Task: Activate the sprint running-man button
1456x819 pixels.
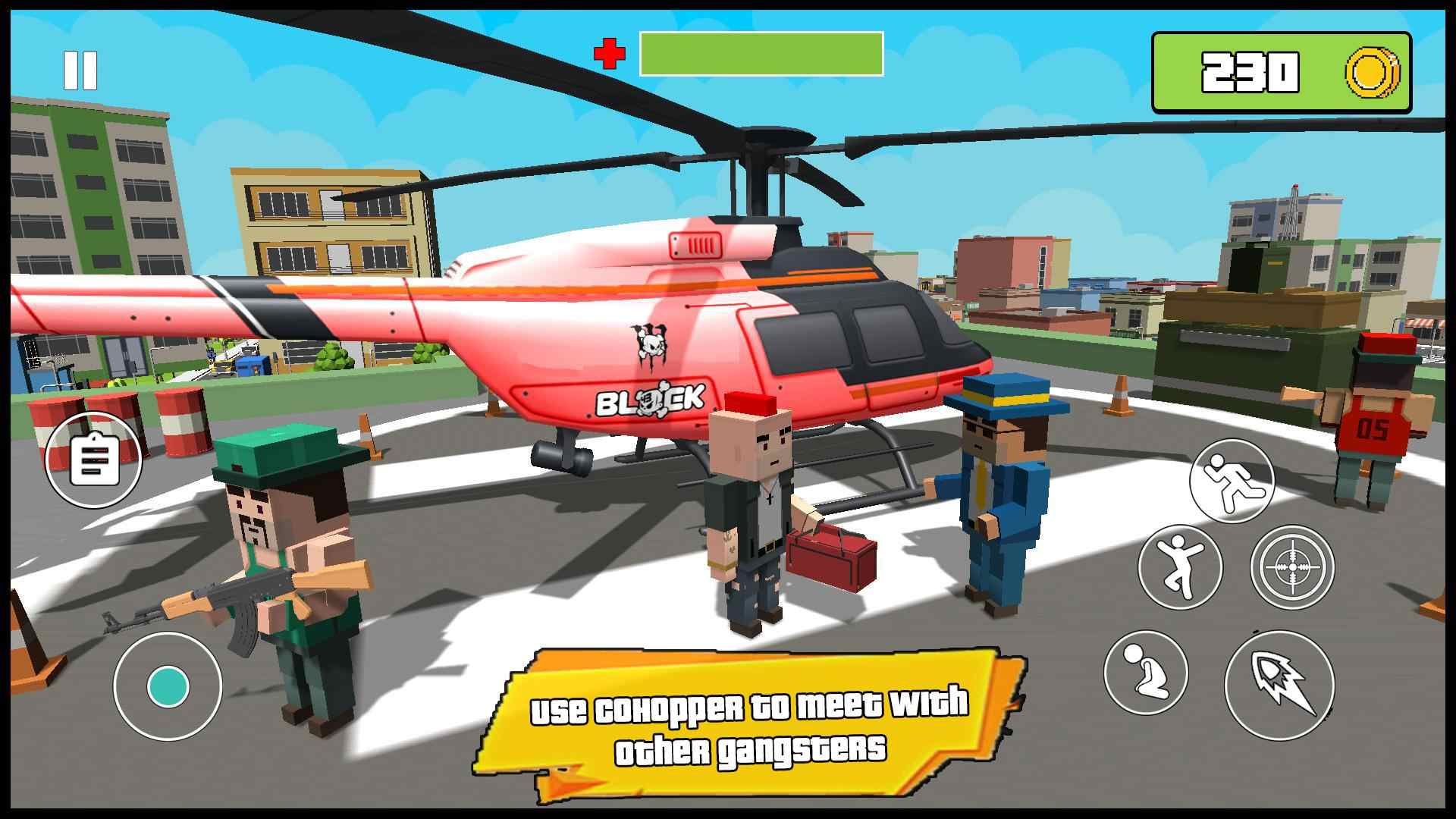Action: 1232,481
